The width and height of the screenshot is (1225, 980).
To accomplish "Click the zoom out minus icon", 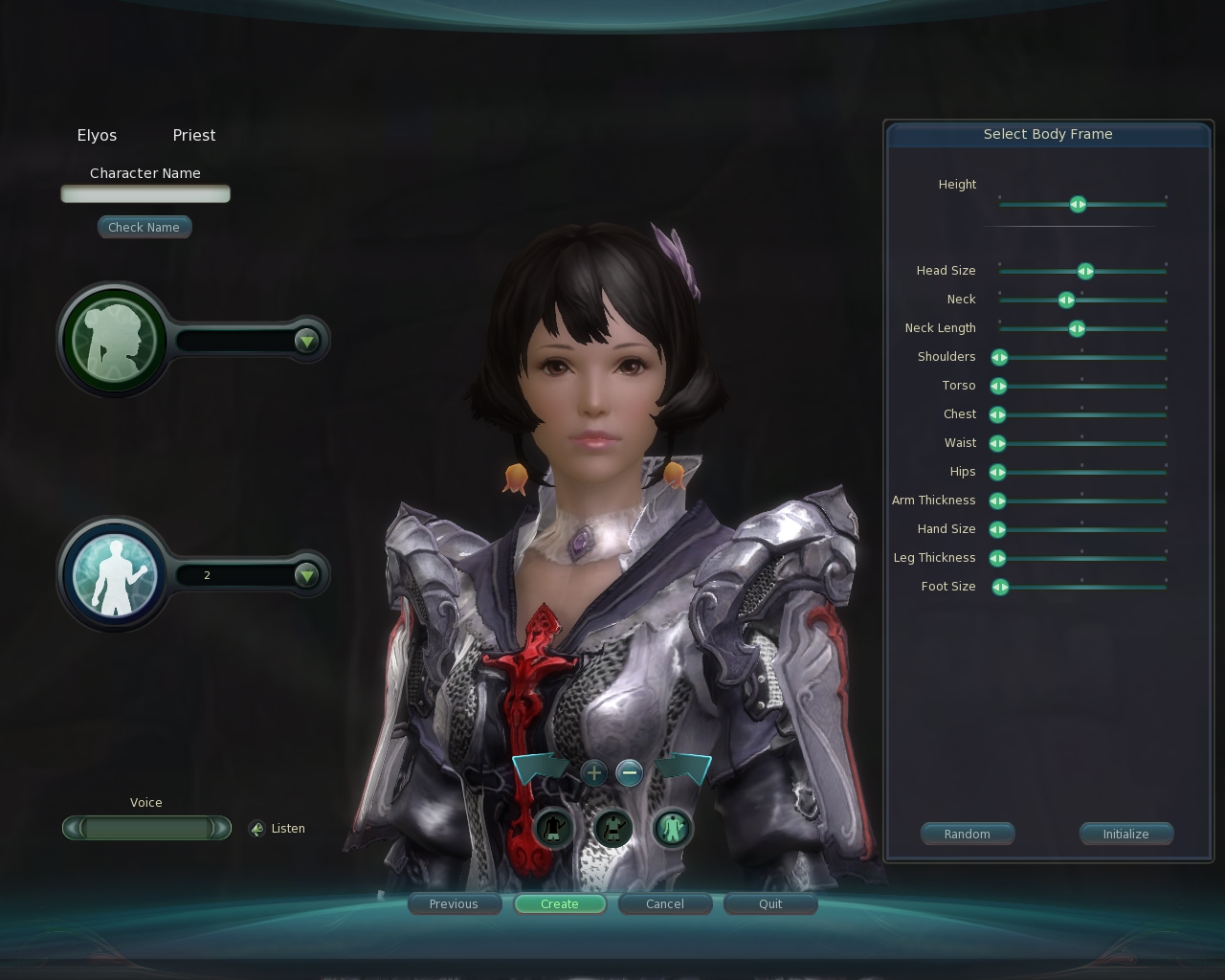I will (x=630, y=773).
